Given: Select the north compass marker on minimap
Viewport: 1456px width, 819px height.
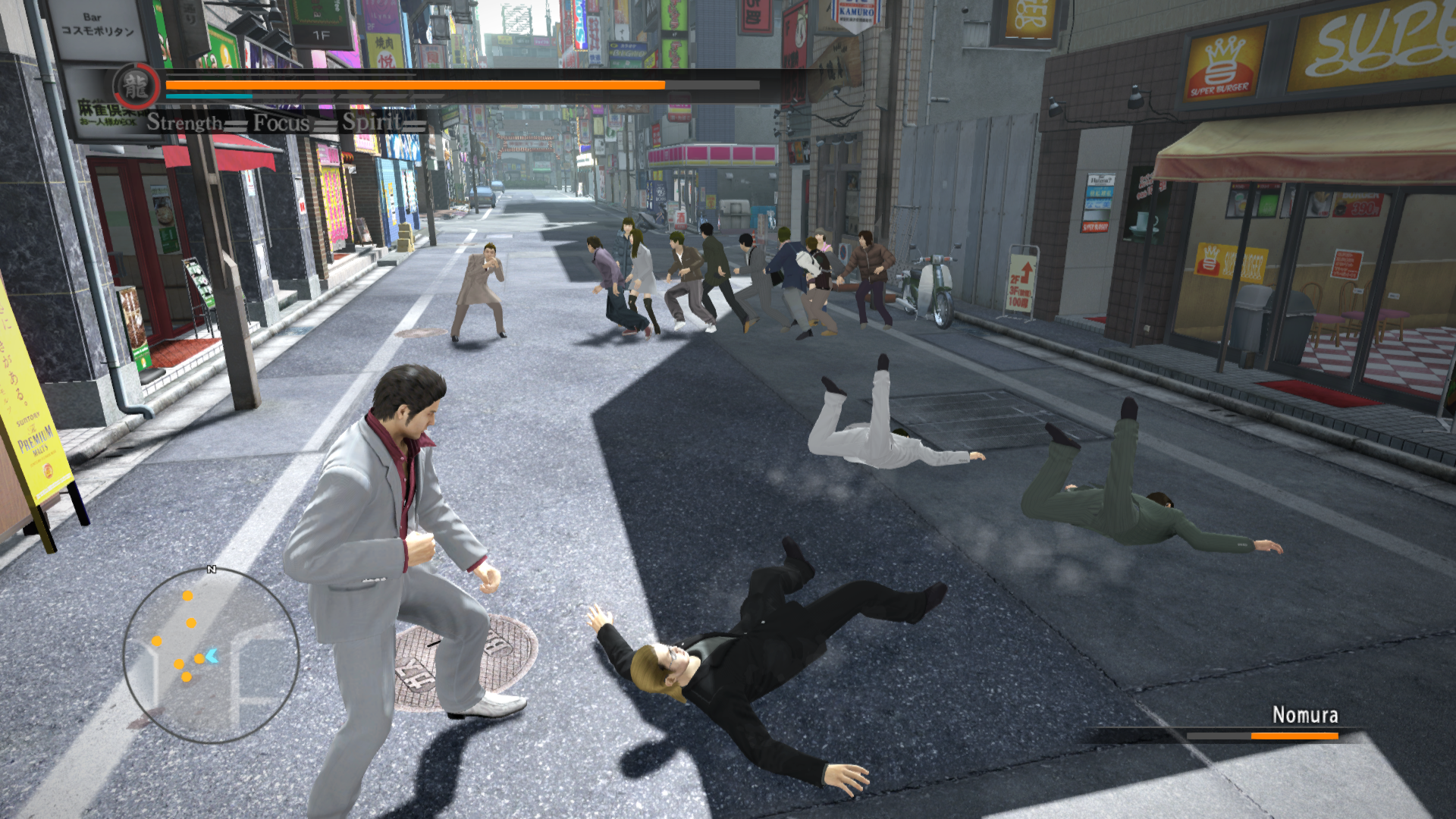Looking at the screenshot, I should [x=212, y=569].
